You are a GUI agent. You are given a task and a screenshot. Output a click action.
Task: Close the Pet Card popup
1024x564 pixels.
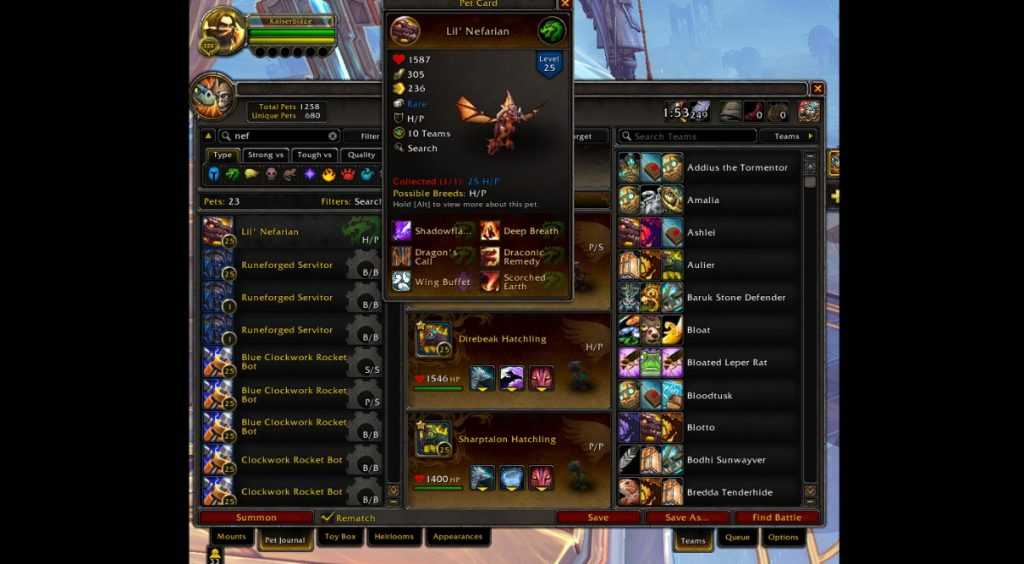tap(565, 4)
